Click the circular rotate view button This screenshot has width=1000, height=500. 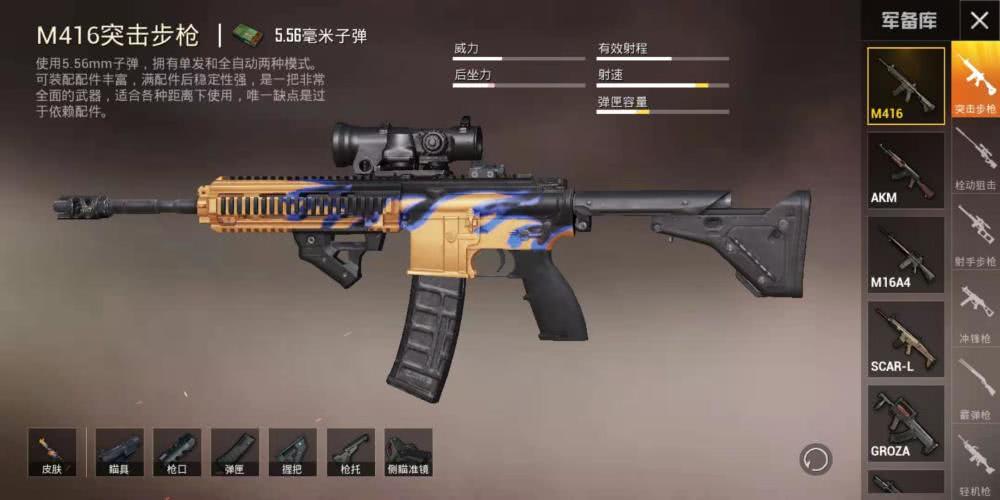coord(816,459)
